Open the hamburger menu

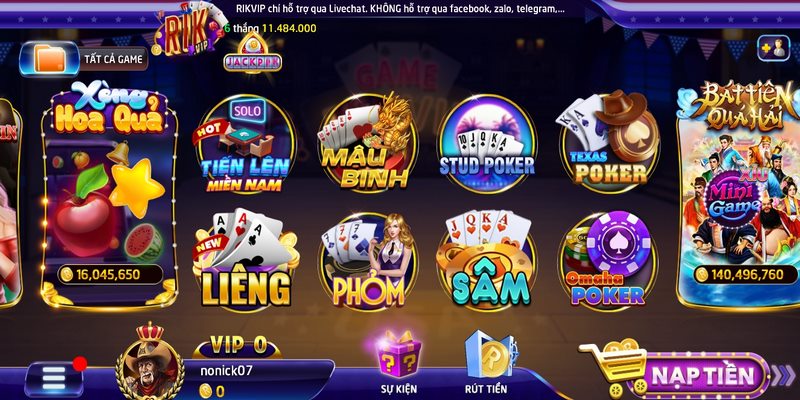click(x=53, y=378)
